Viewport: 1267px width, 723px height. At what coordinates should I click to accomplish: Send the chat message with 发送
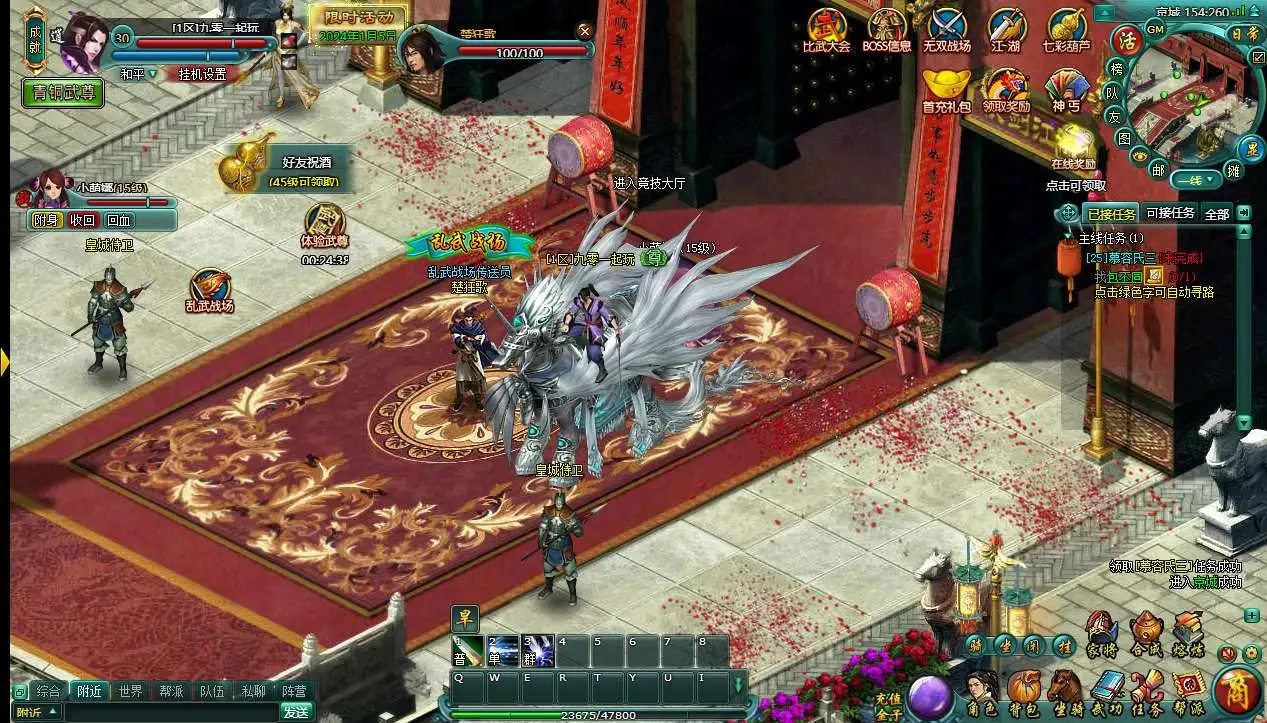(296, 712)
